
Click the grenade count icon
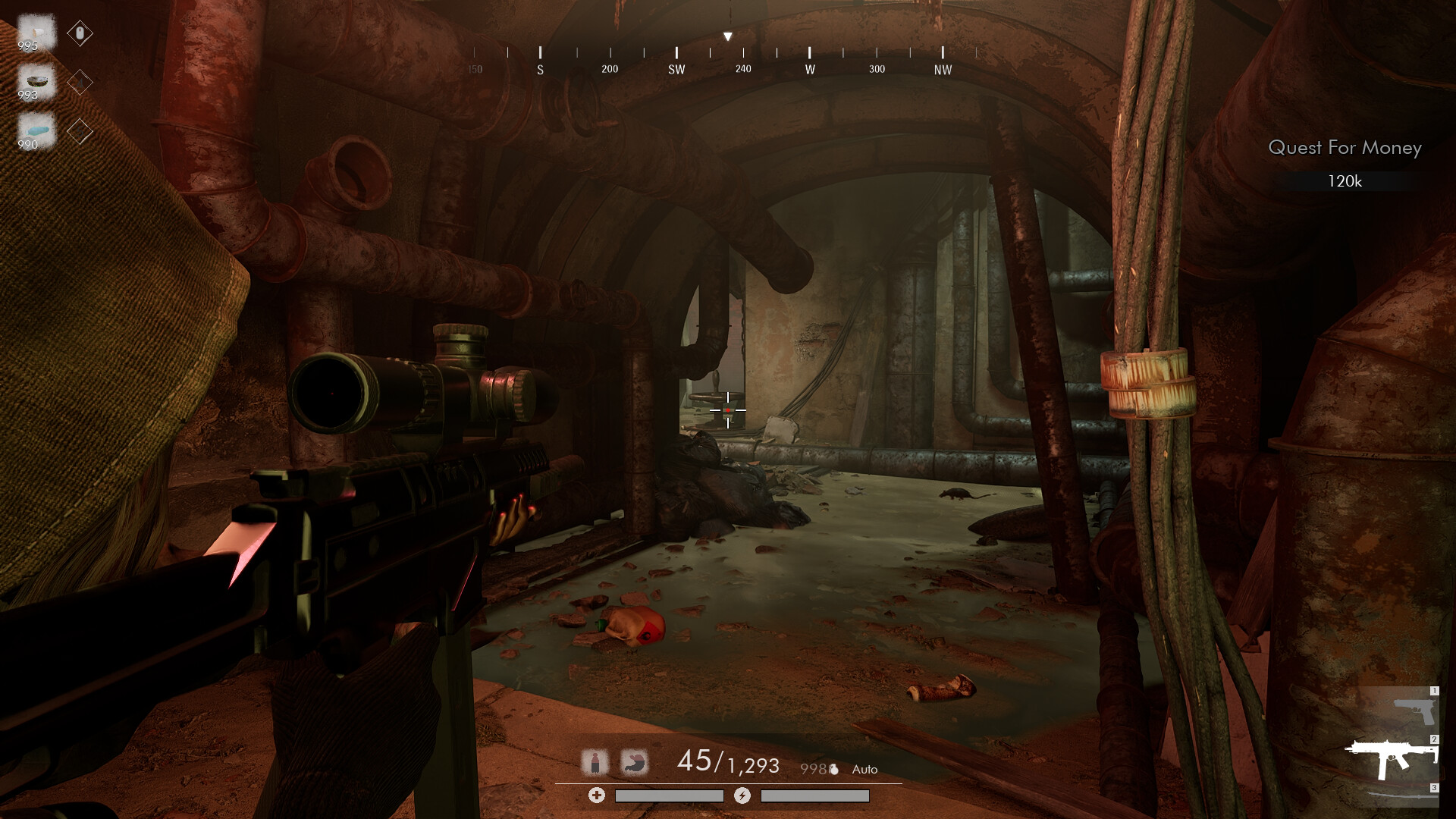click(x=833, y=770)
